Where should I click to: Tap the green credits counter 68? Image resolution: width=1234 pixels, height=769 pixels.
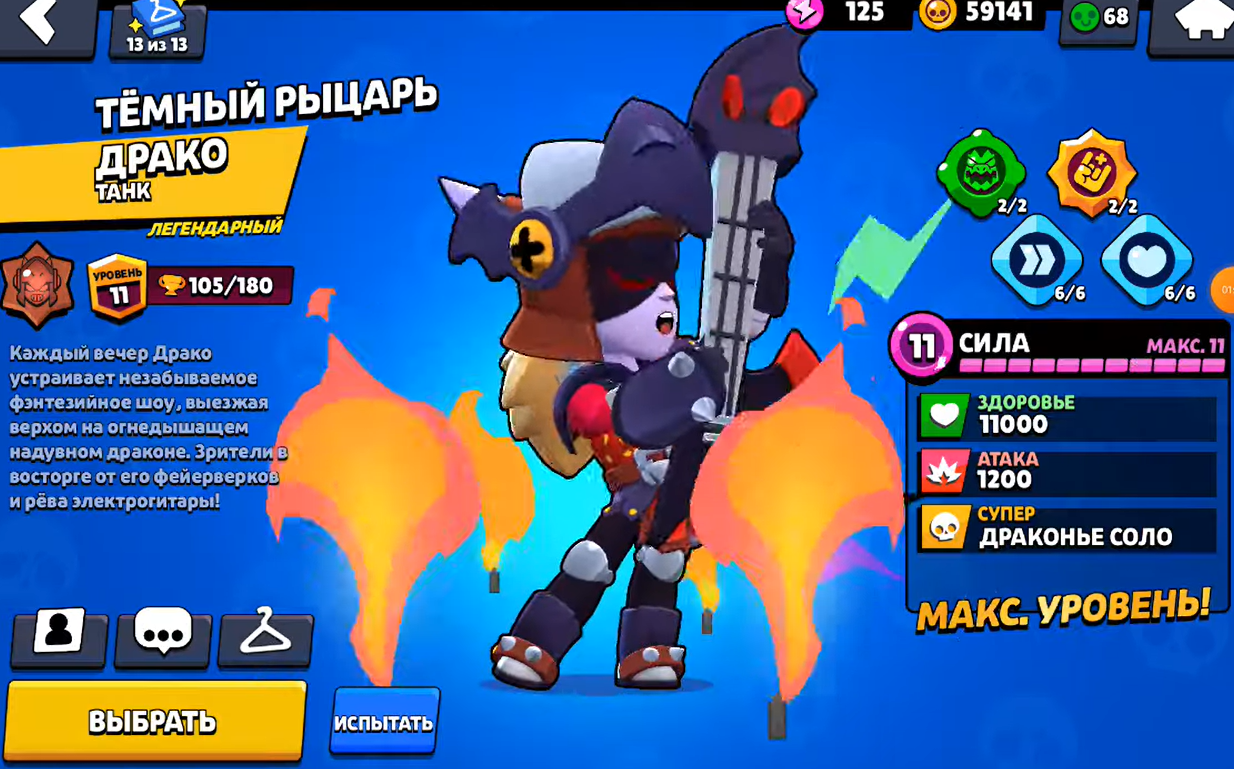click(1099, 17)
